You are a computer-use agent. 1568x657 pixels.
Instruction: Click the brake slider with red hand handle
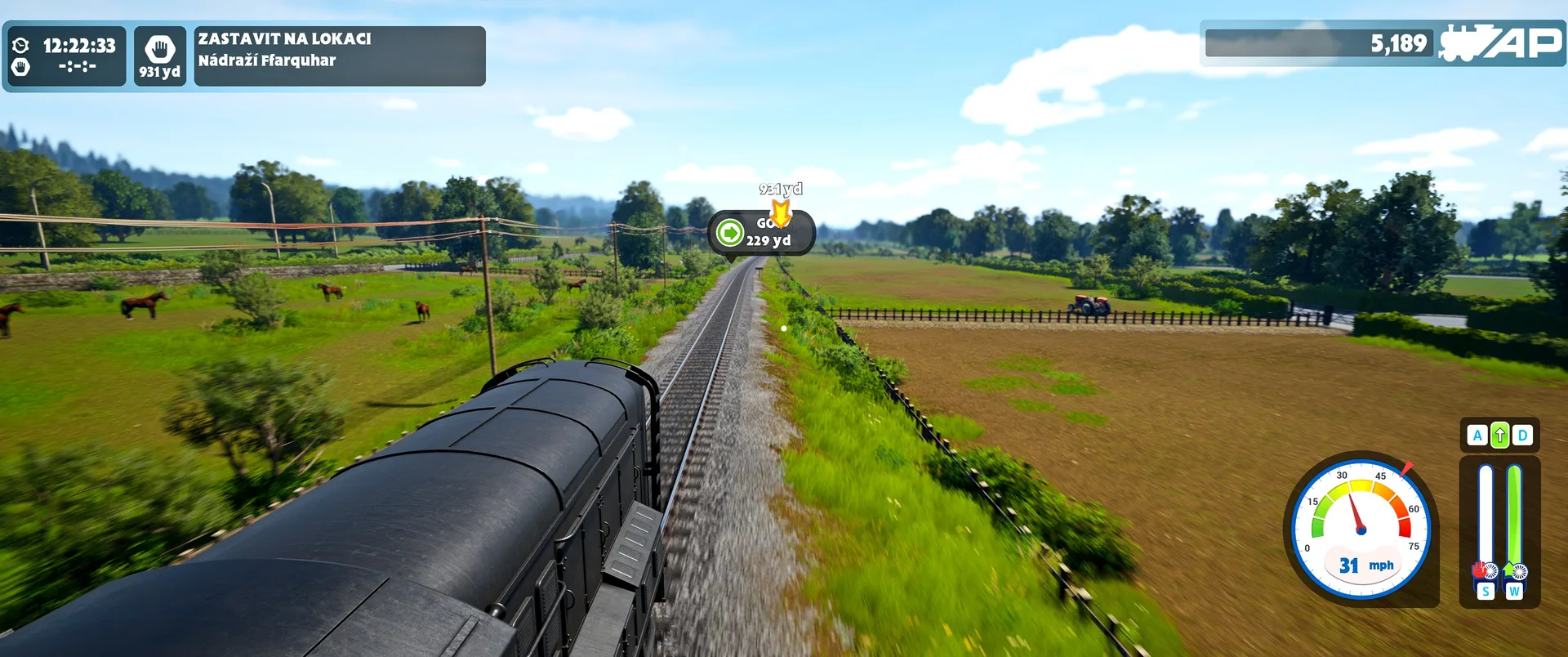[x=1486, y=523]
